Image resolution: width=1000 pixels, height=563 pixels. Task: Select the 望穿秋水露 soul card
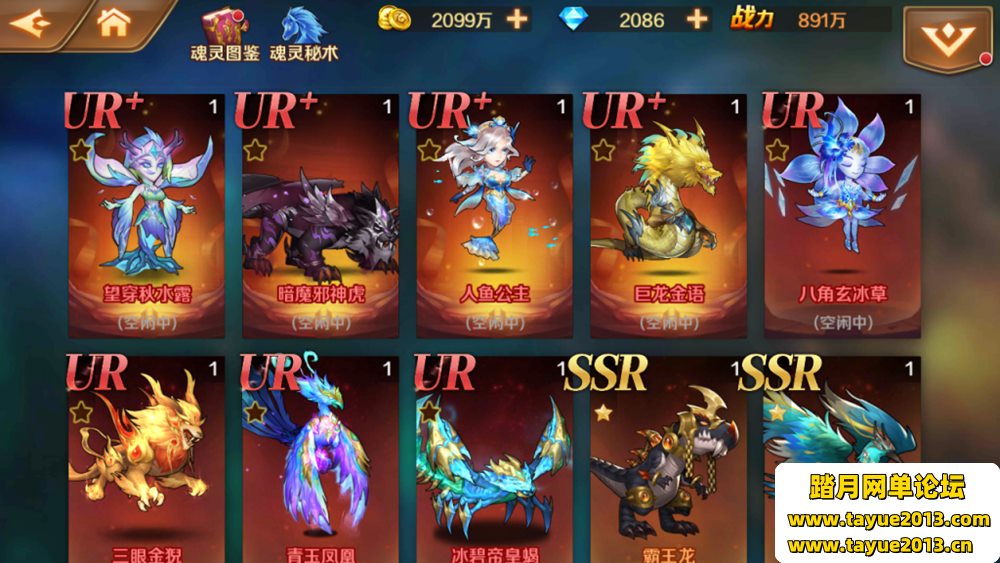pyautogui.click(x=146, y=215)
